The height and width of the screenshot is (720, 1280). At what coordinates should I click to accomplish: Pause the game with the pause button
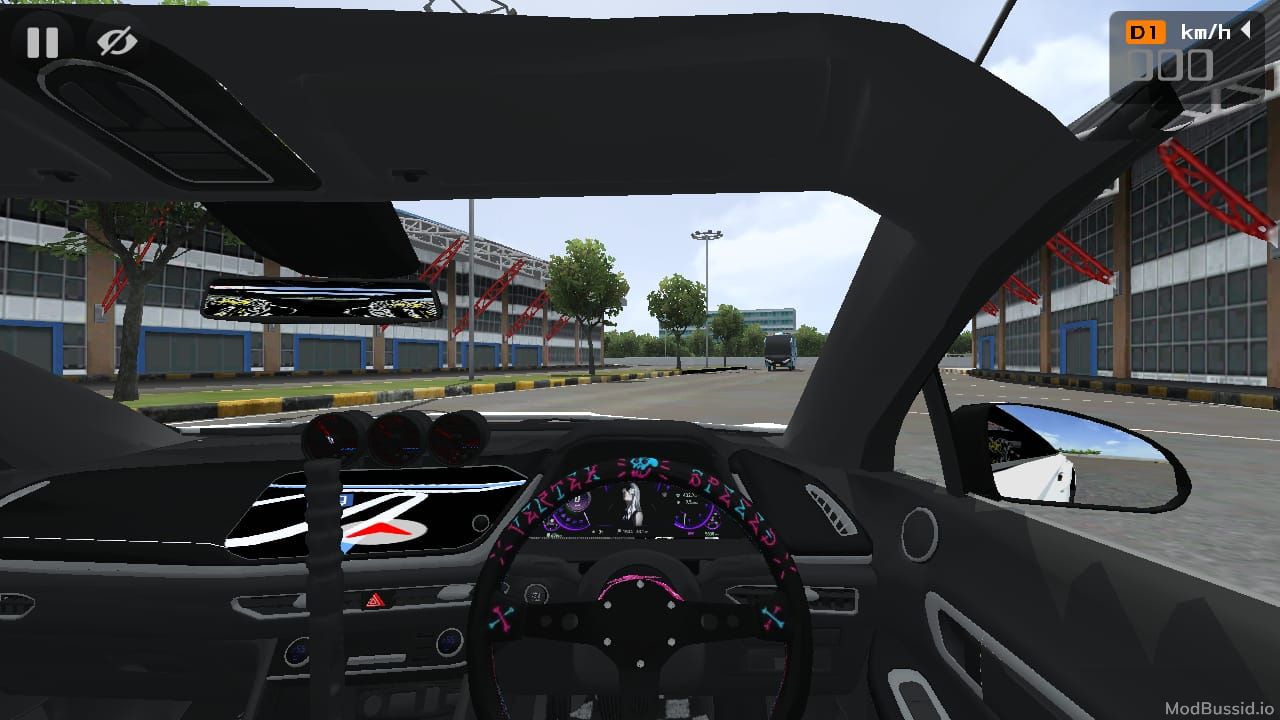point(42,42)
